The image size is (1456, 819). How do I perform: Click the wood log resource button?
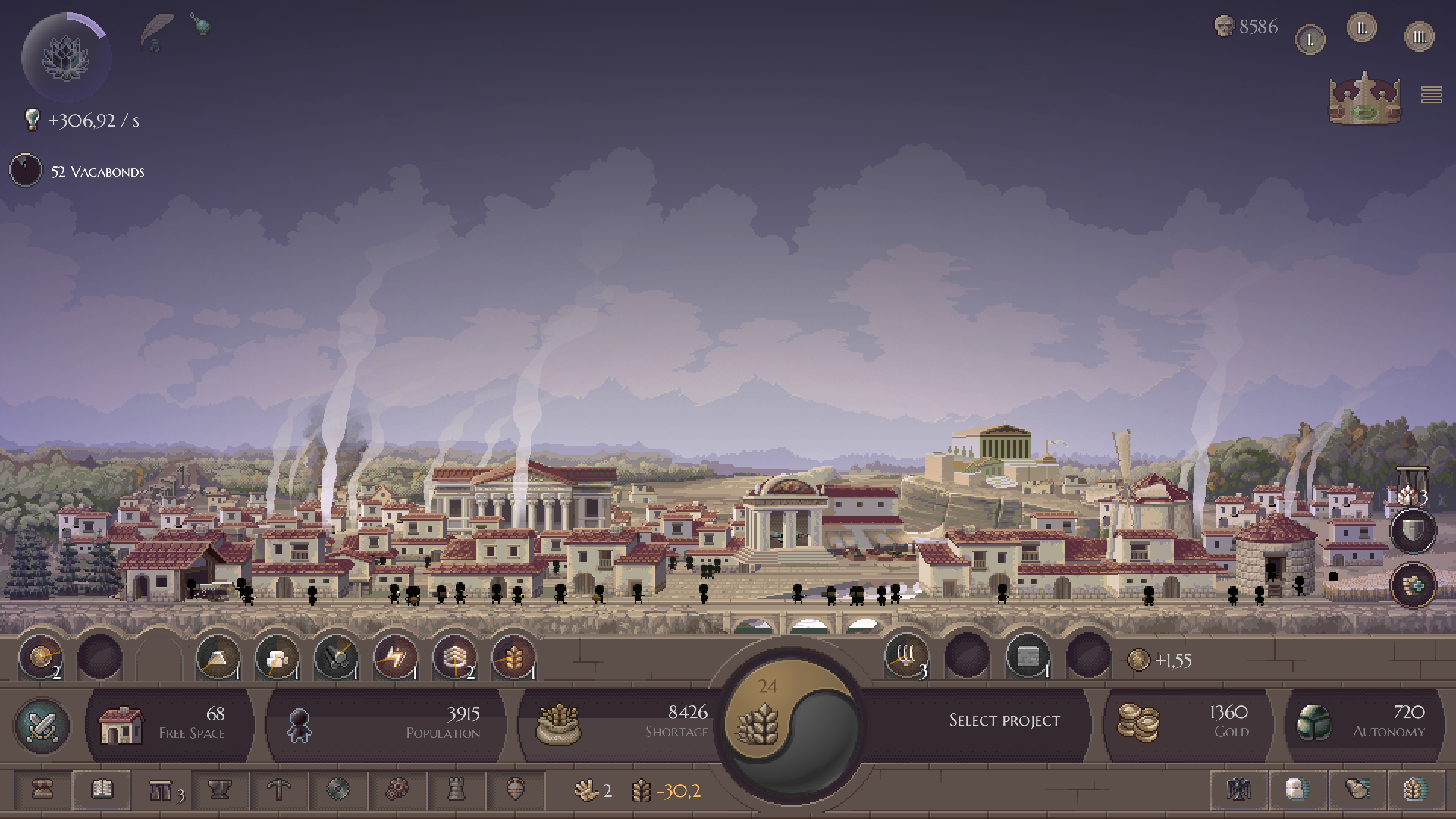[1357, 790]
